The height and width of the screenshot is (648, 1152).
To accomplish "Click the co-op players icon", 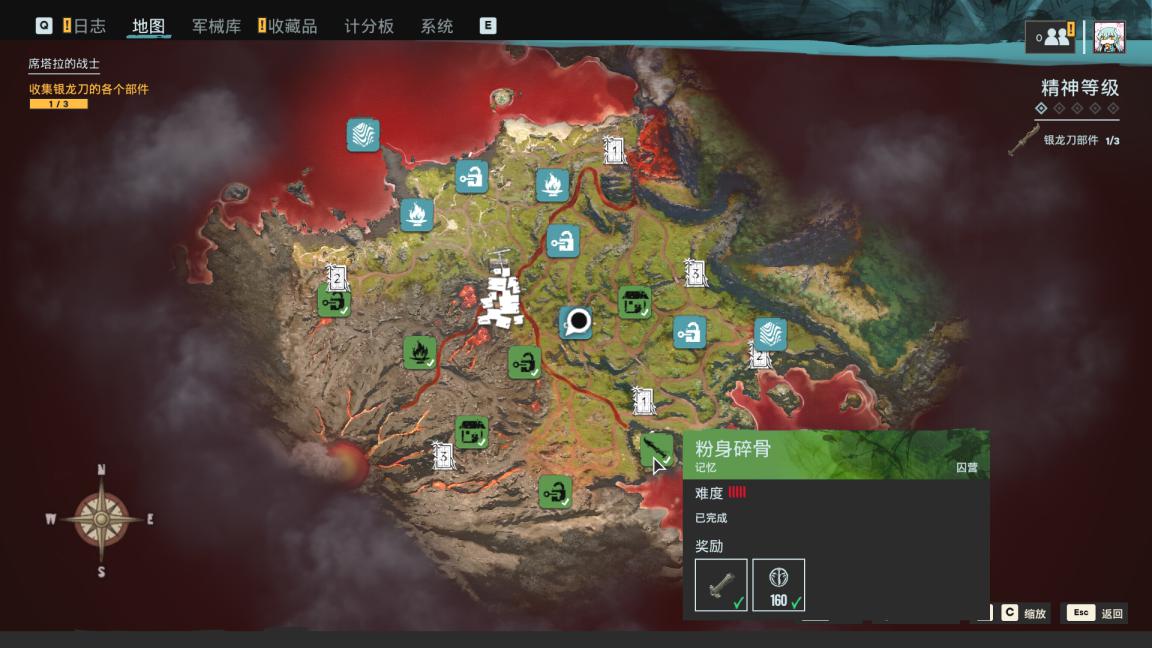I will (1055, 37).
